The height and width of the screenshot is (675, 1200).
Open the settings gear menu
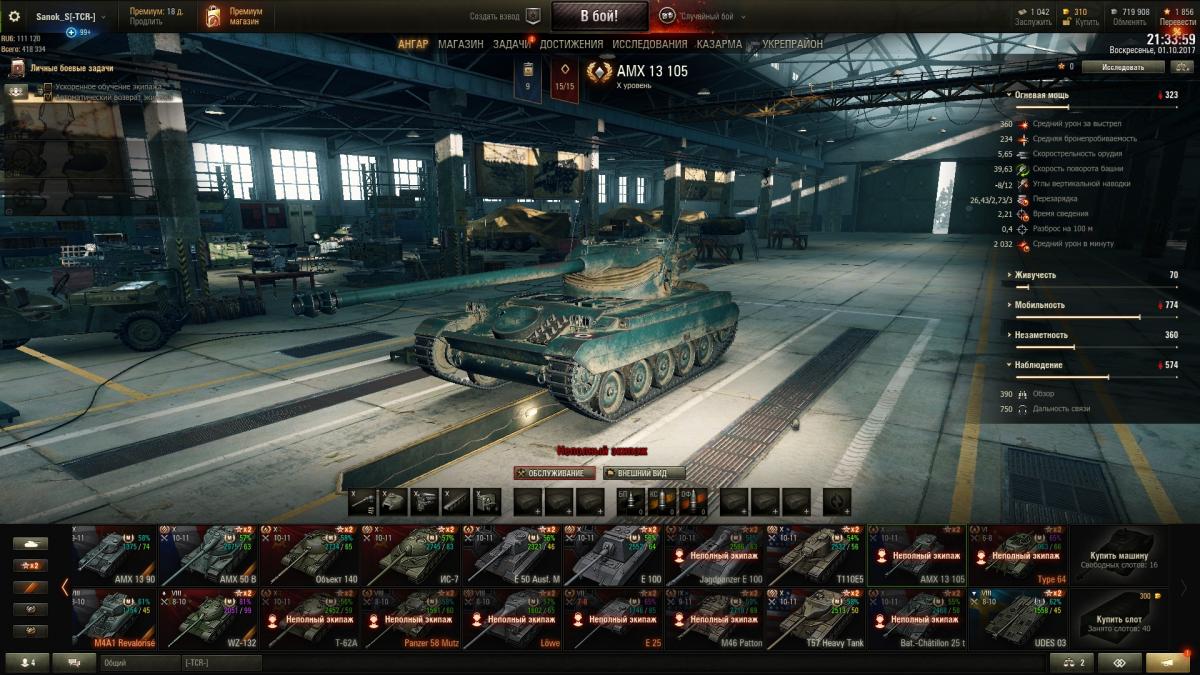coord(14,16)
